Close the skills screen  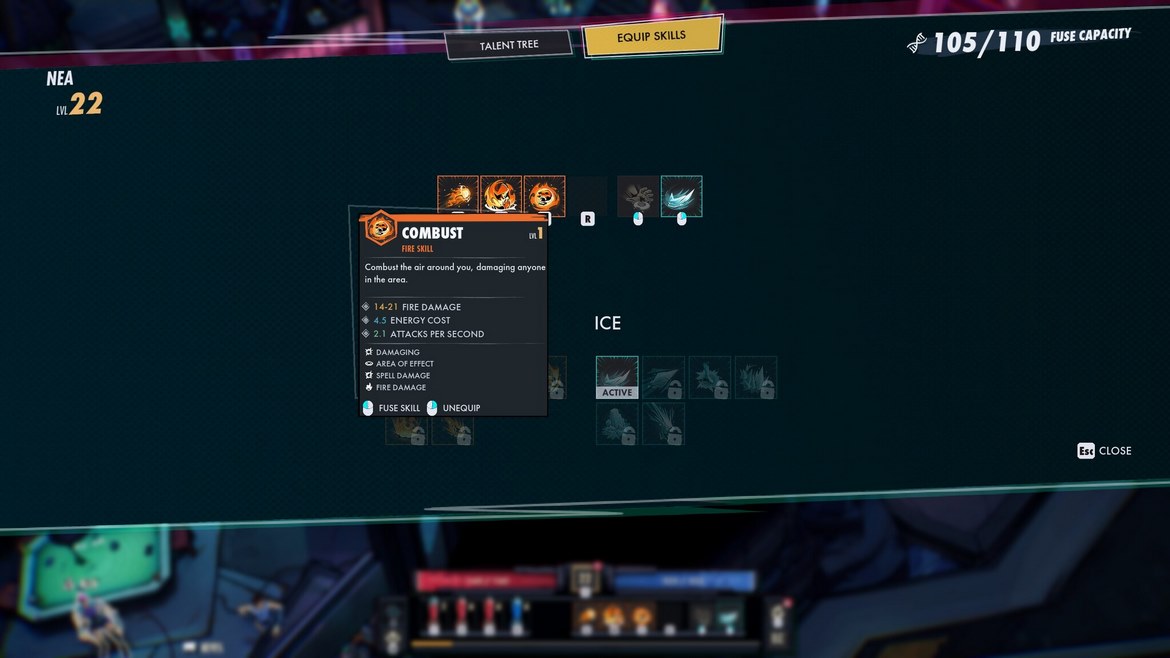[x=1104, y=451]
